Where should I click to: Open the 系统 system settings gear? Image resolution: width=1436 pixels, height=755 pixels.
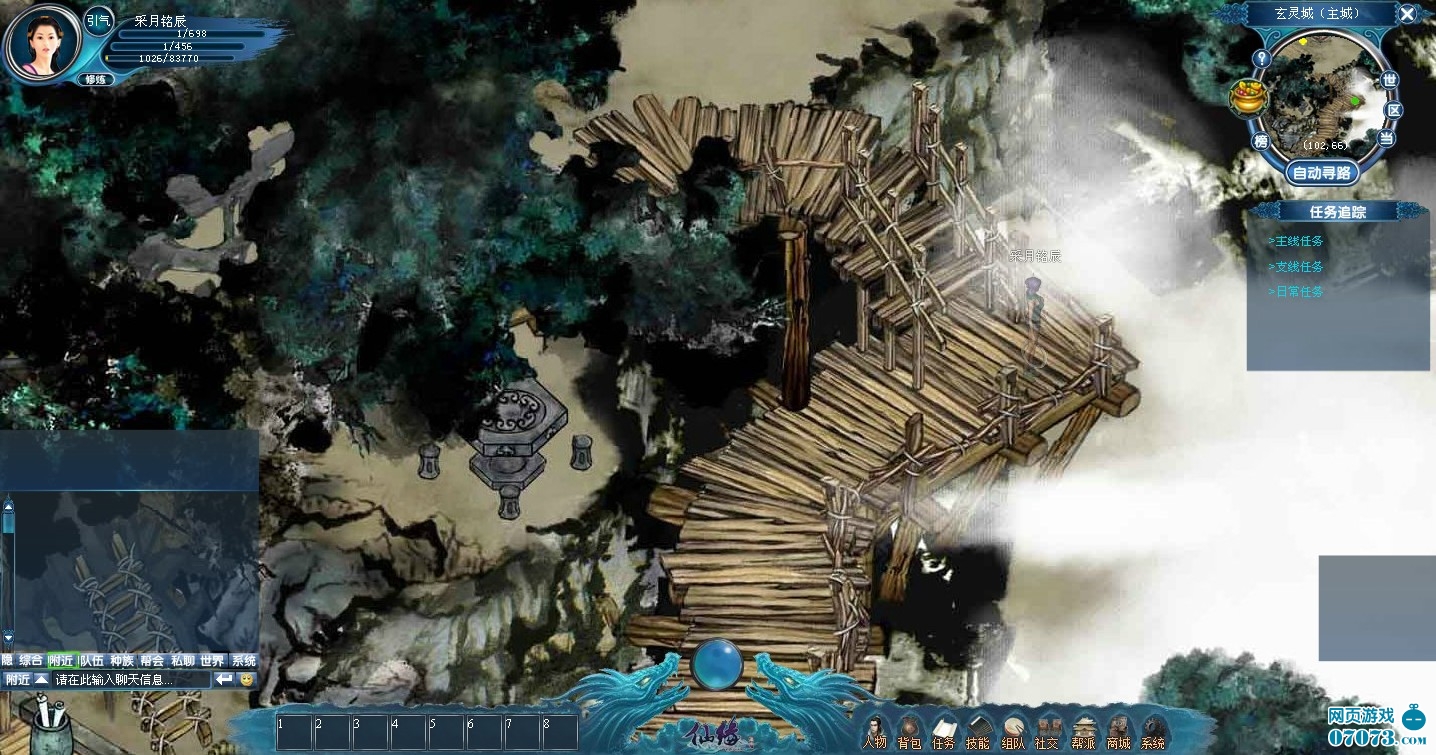1153,731
